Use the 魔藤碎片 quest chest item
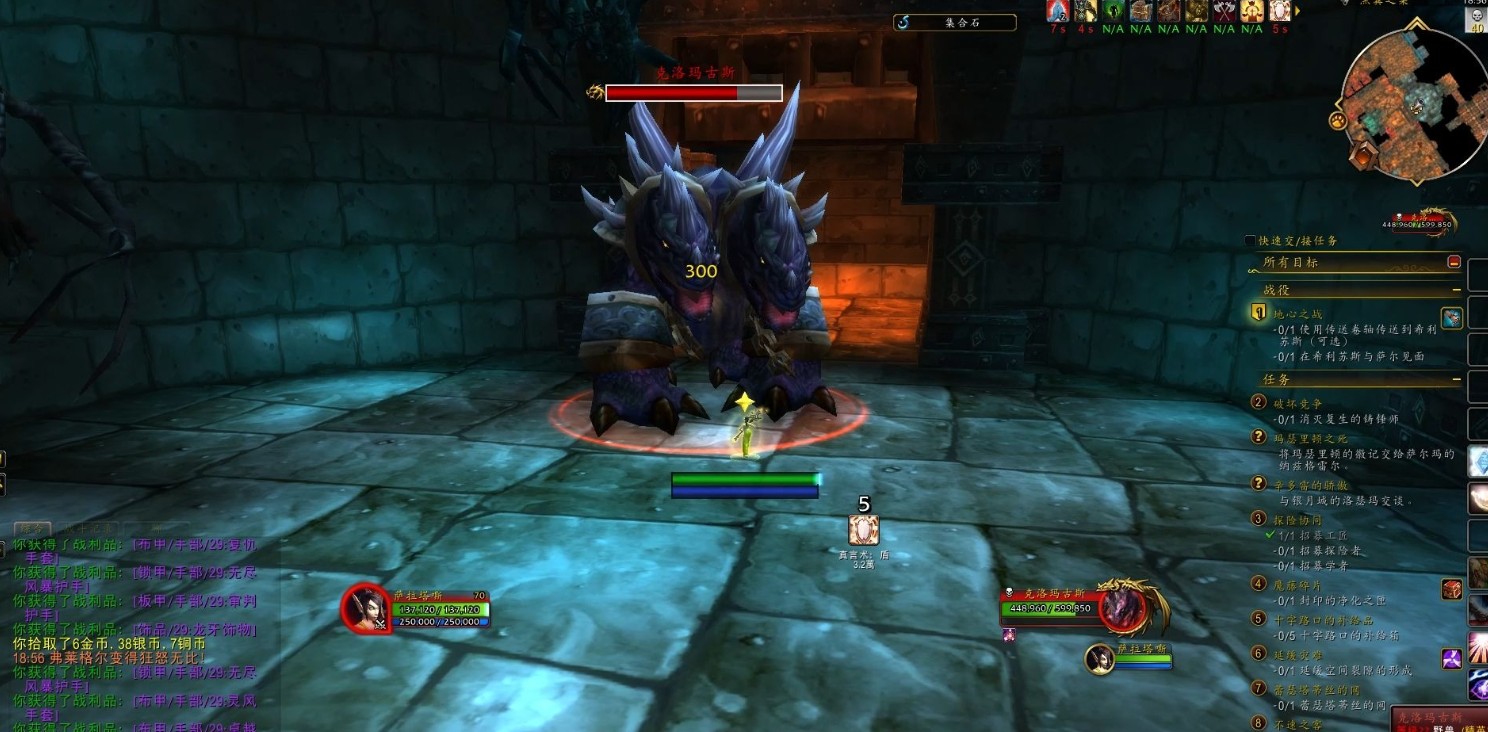 point(1452,589)
